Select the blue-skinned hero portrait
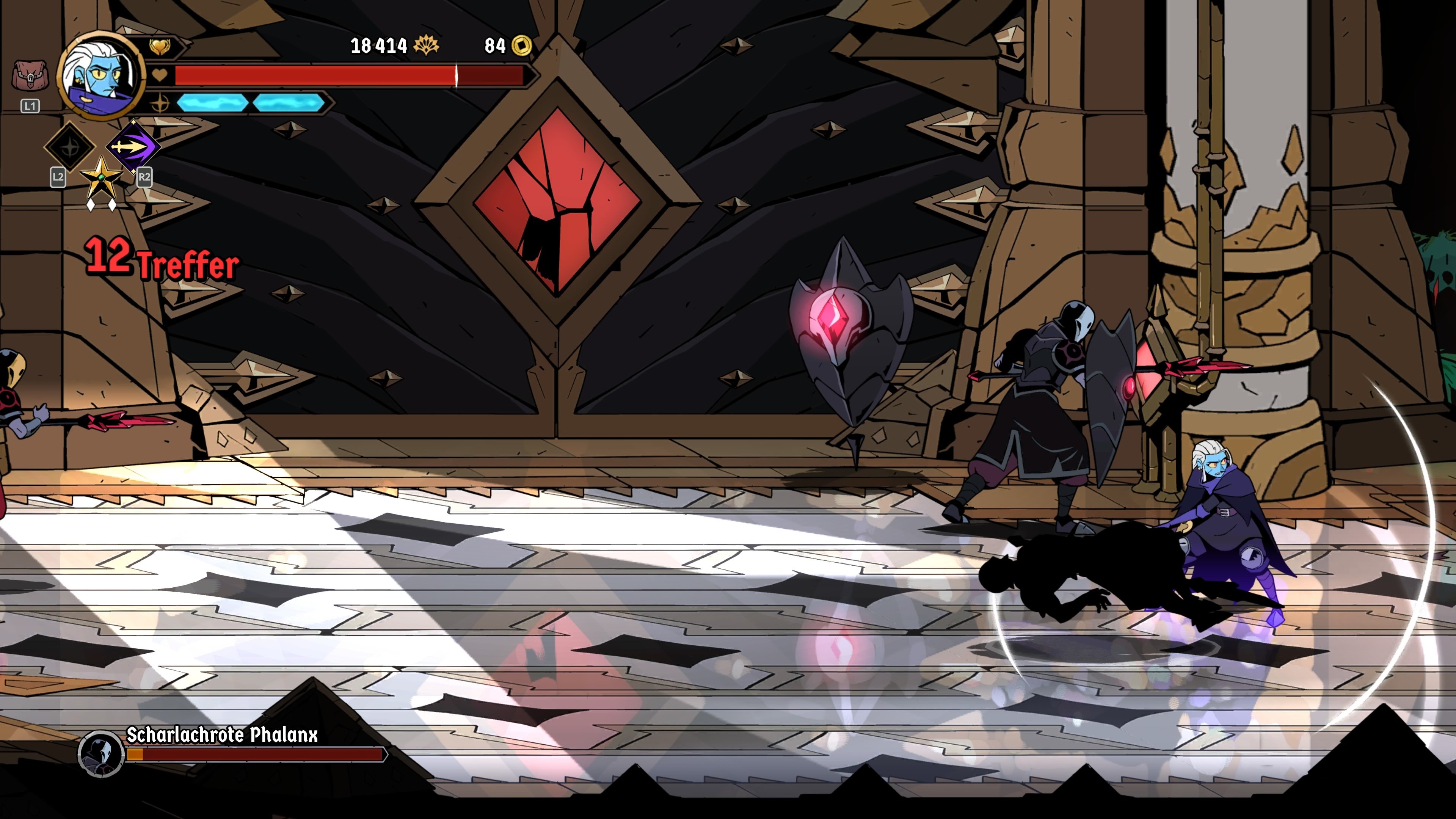This screenshot has height=819, width=1456. click(x=100, y=75)
